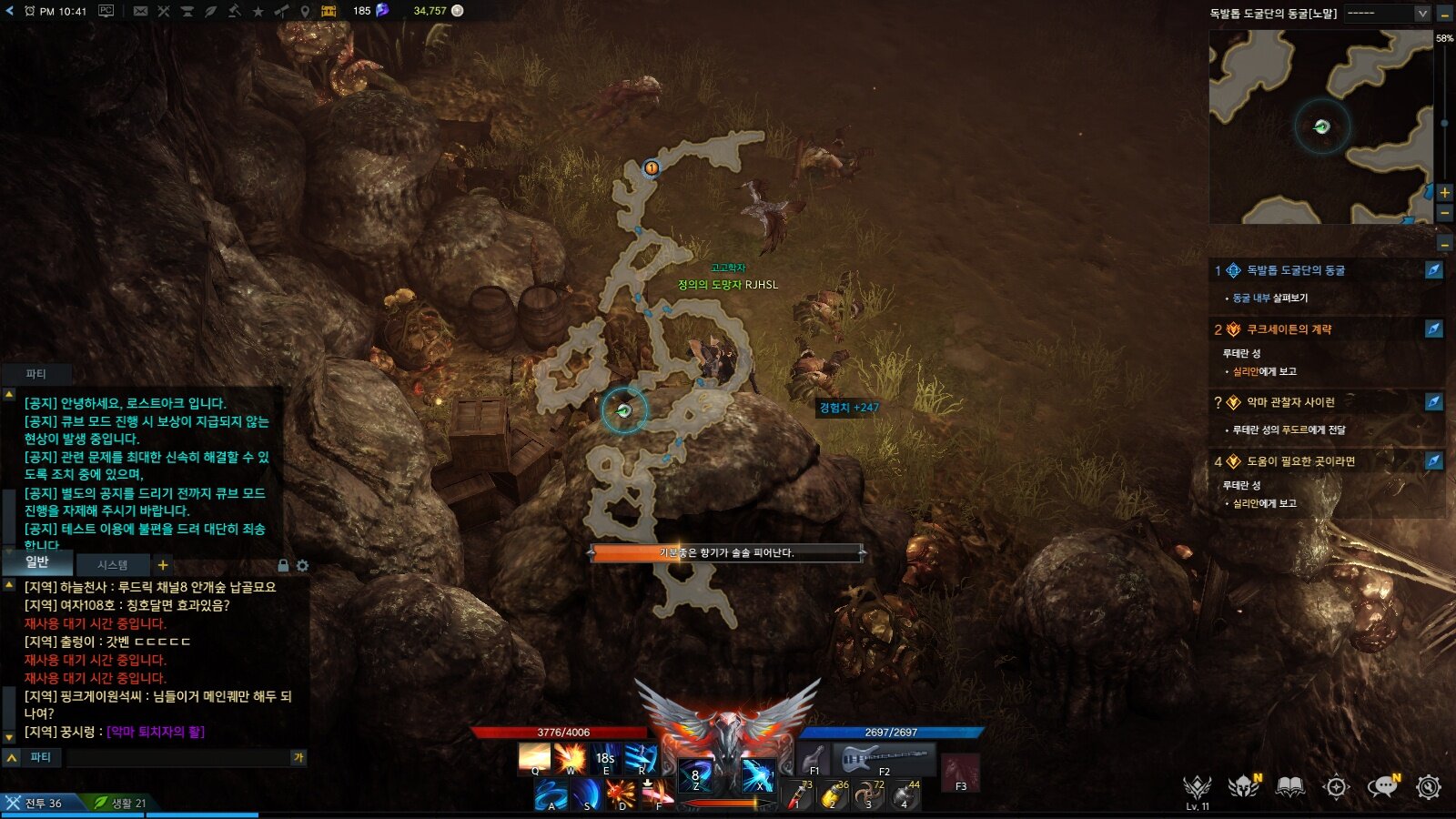Click the minimap showing the cave layout
The width and height of the screenshot is (1456, 819).
click(1319, 126)
